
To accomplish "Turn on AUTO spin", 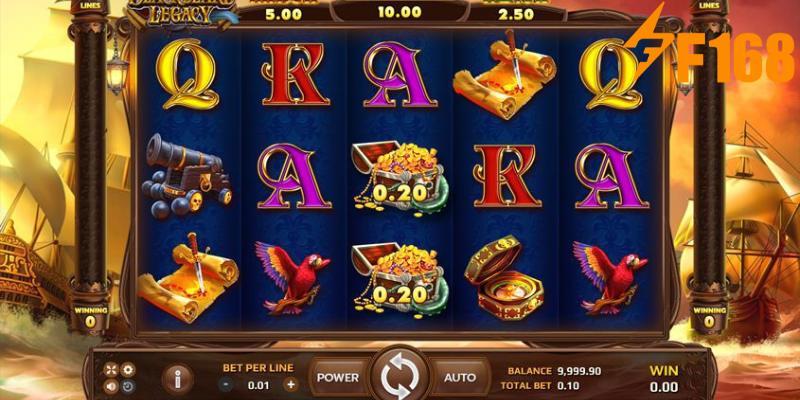I will [460, 377].
